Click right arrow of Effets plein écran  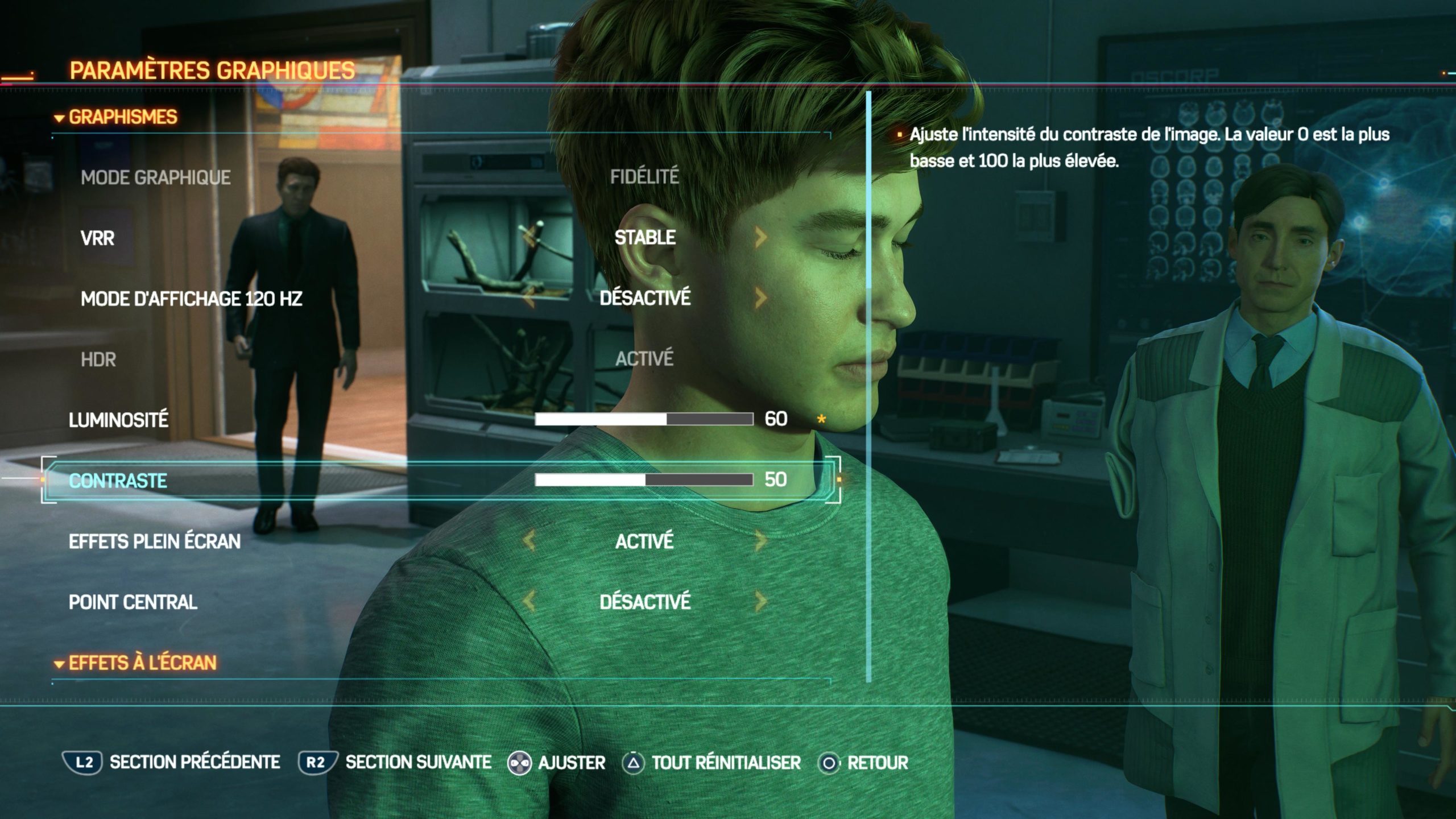coord(761,541)
